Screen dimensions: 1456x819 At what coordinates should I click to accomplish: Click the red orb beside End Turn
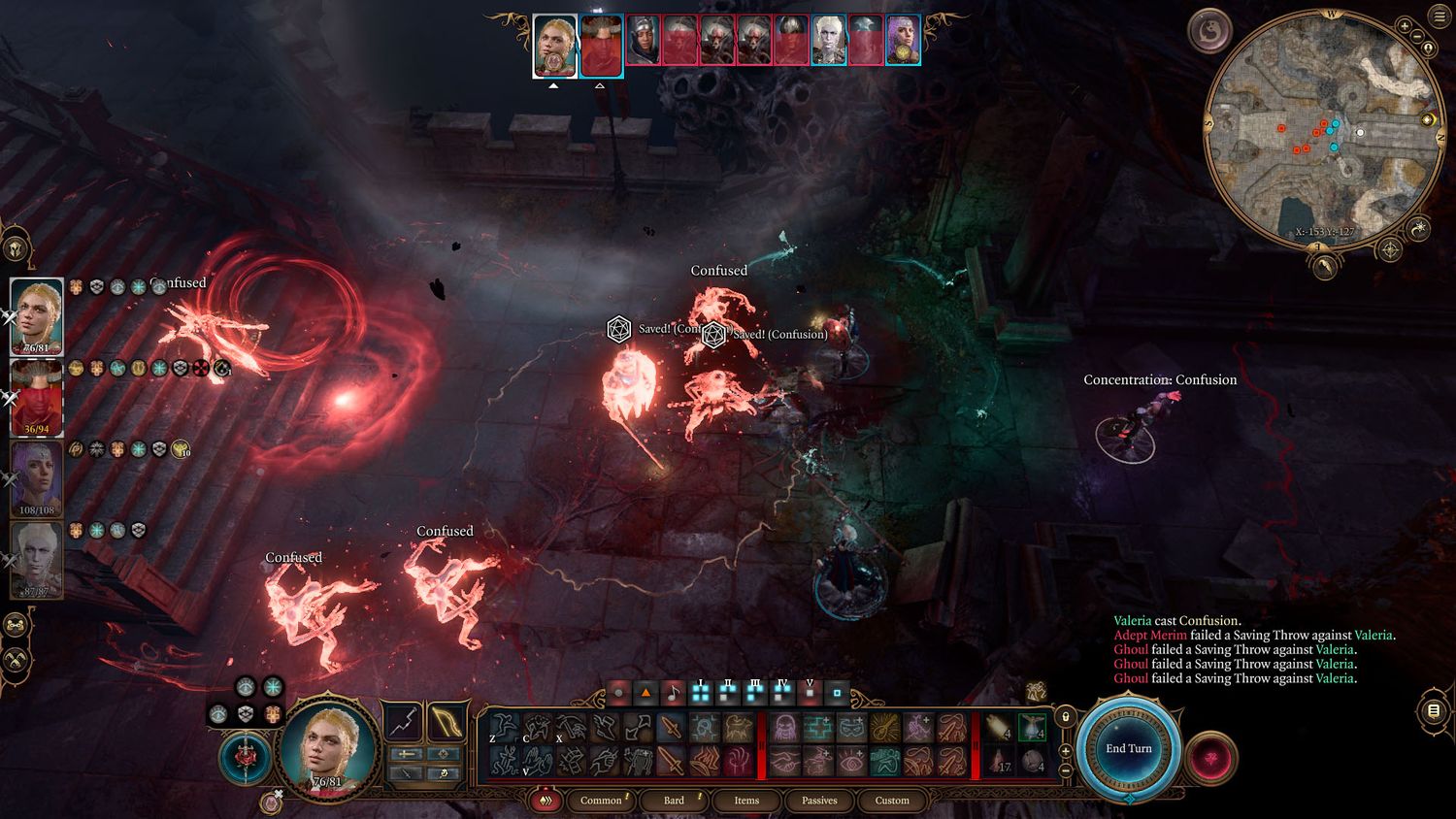(1210, 756)
